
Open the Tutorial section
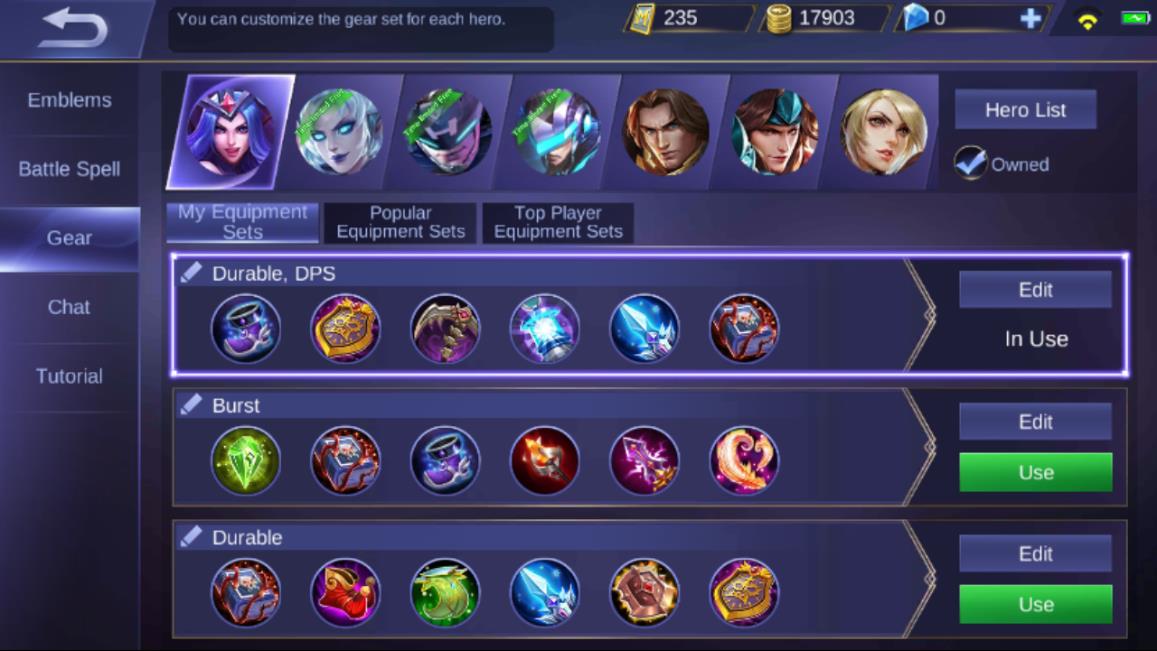tap(69, 376)
